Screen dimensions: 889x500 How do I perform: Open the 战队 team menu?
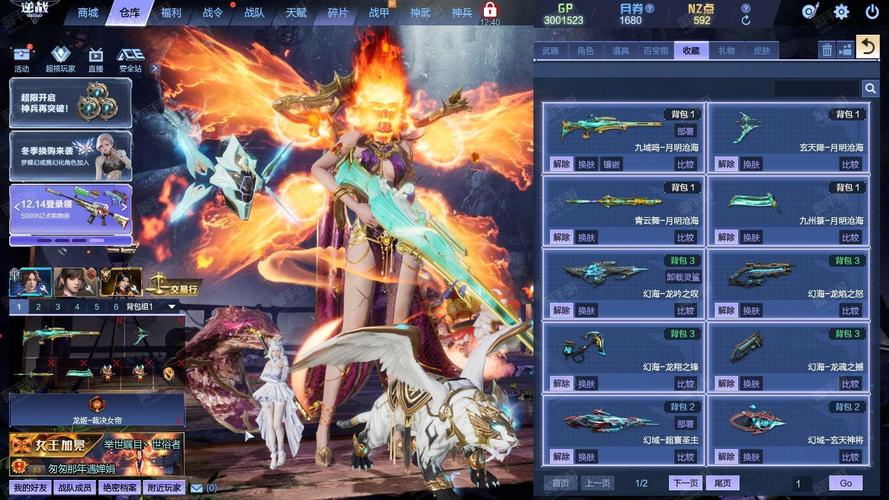coord(255,13)
